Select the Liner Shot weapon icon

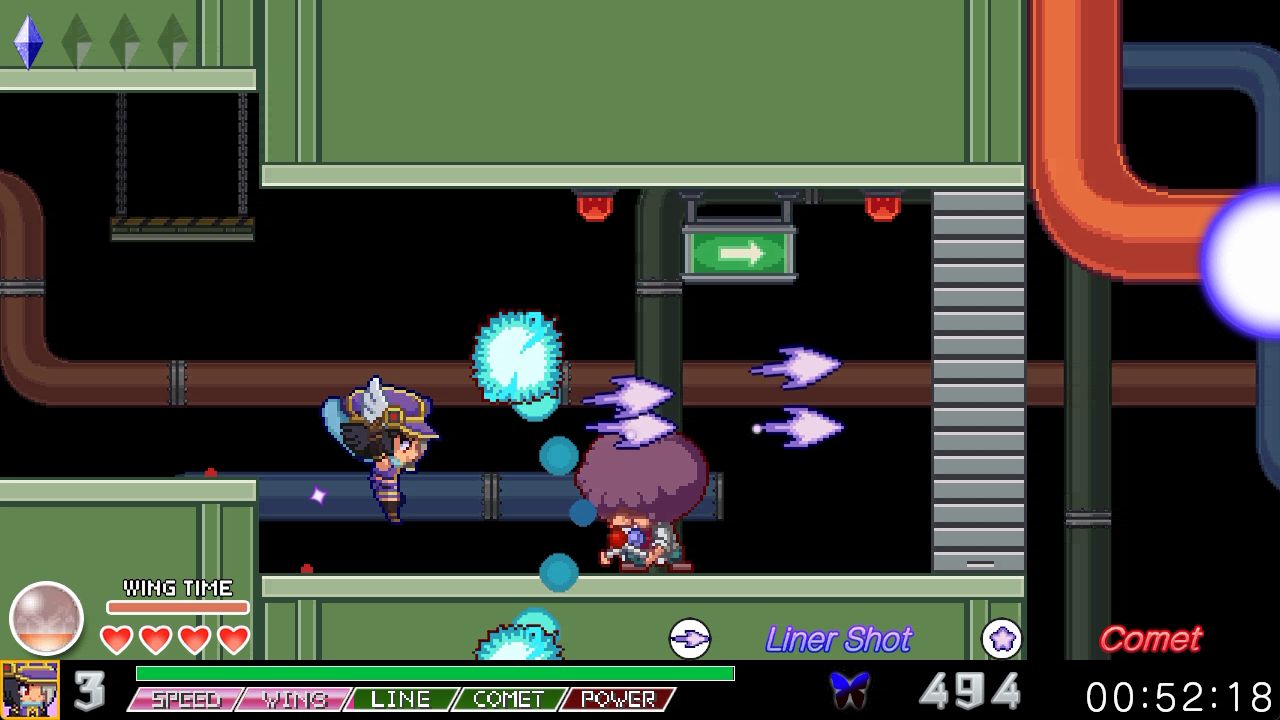pyautogui.click(x=690, y=638)
